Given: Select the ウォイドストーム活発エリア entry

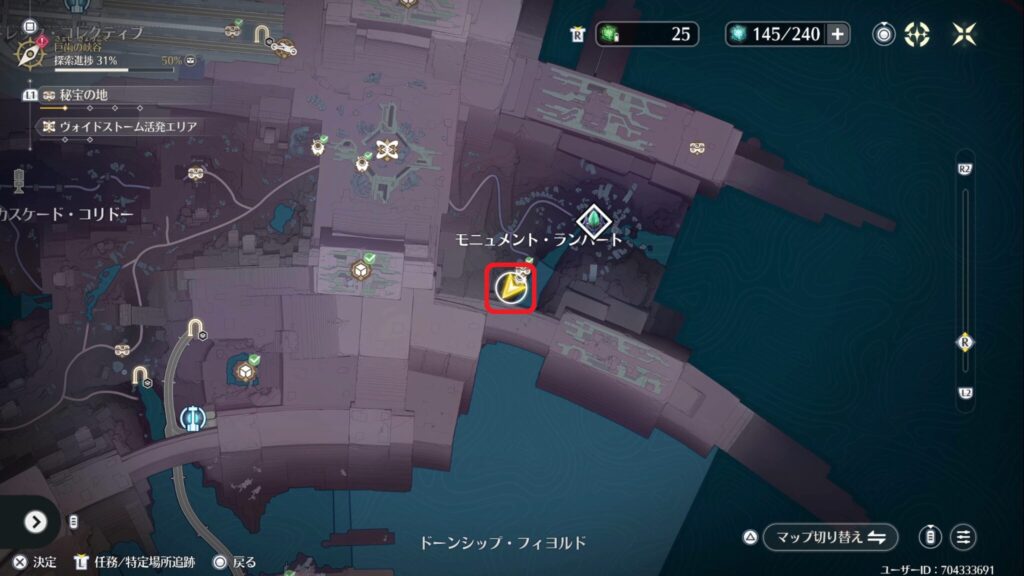Looking at the screenshot, I should click(x=118, y=127).
